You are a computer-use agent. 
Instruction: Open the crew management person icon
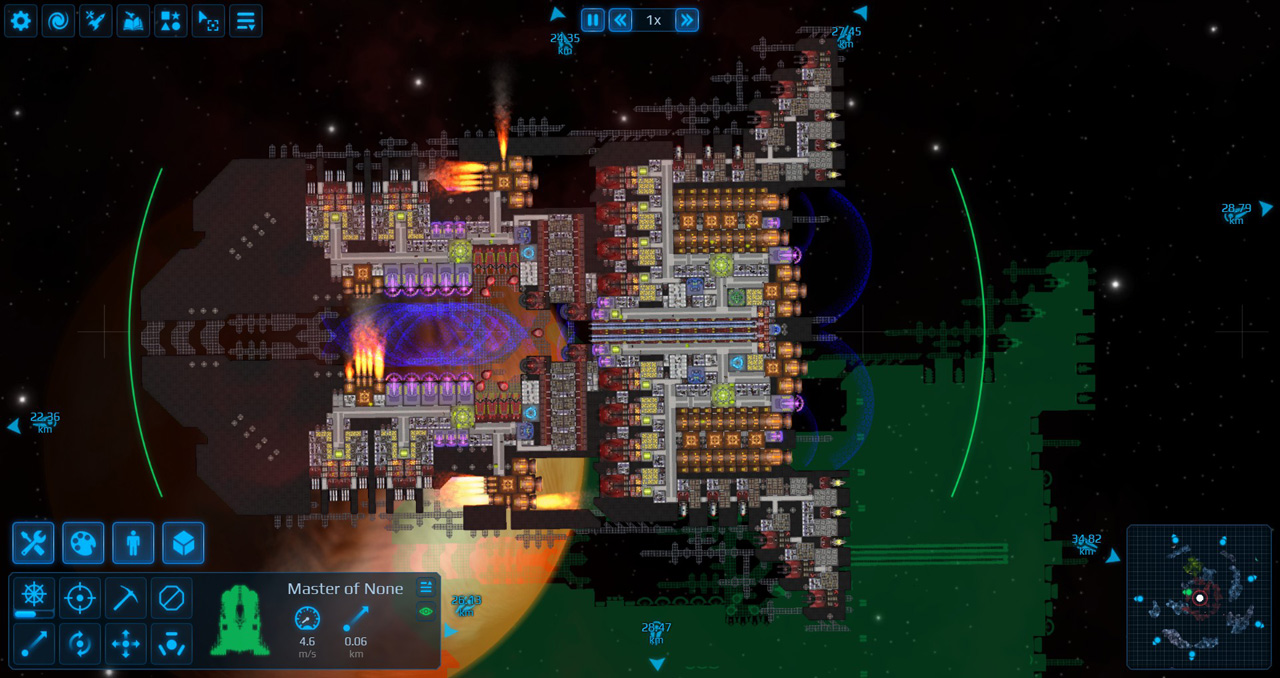(x=133, y=543)
